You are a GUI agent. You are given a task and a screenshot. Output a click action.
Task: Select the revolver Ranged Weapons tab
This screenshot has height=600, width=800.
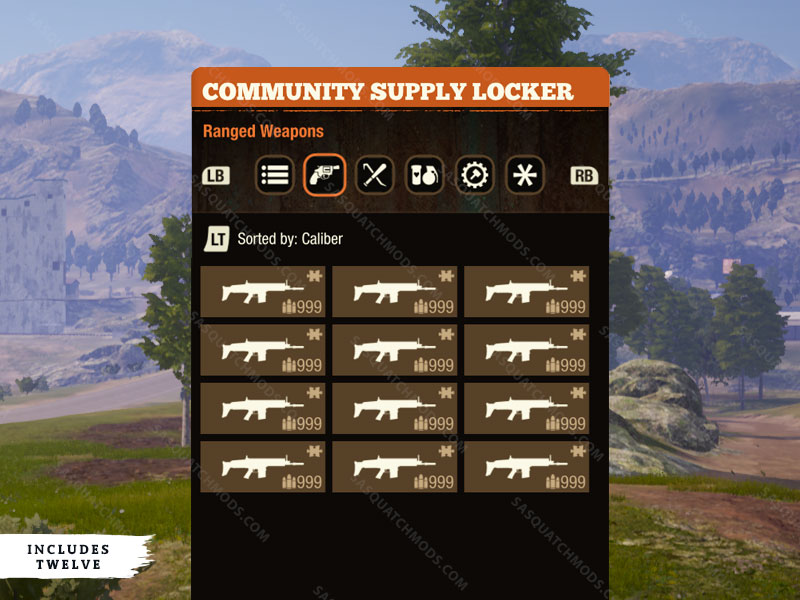click(x=324, y=175)
